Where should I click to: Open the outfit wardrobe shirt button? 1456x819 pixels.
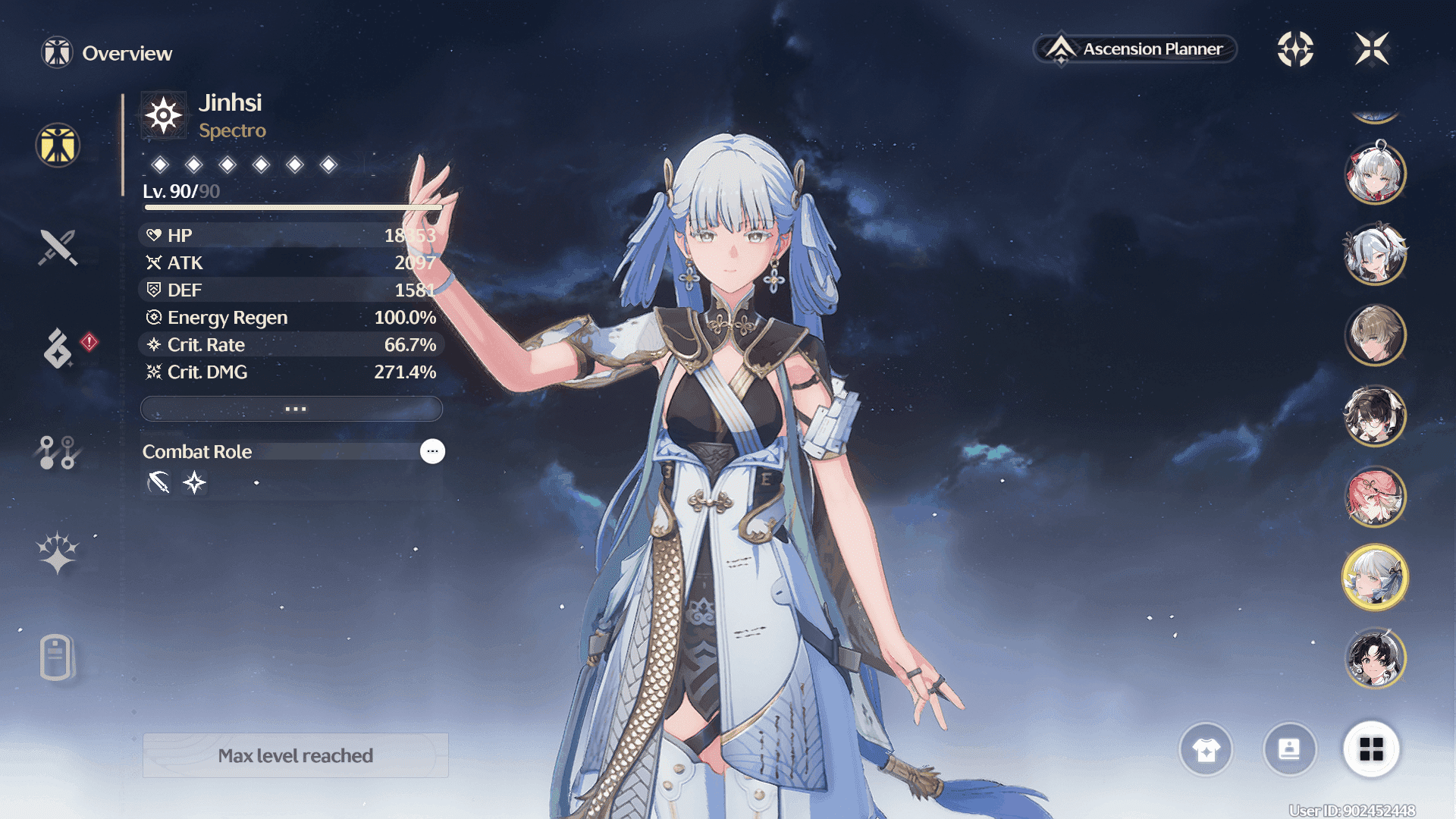click(1206, 749)
